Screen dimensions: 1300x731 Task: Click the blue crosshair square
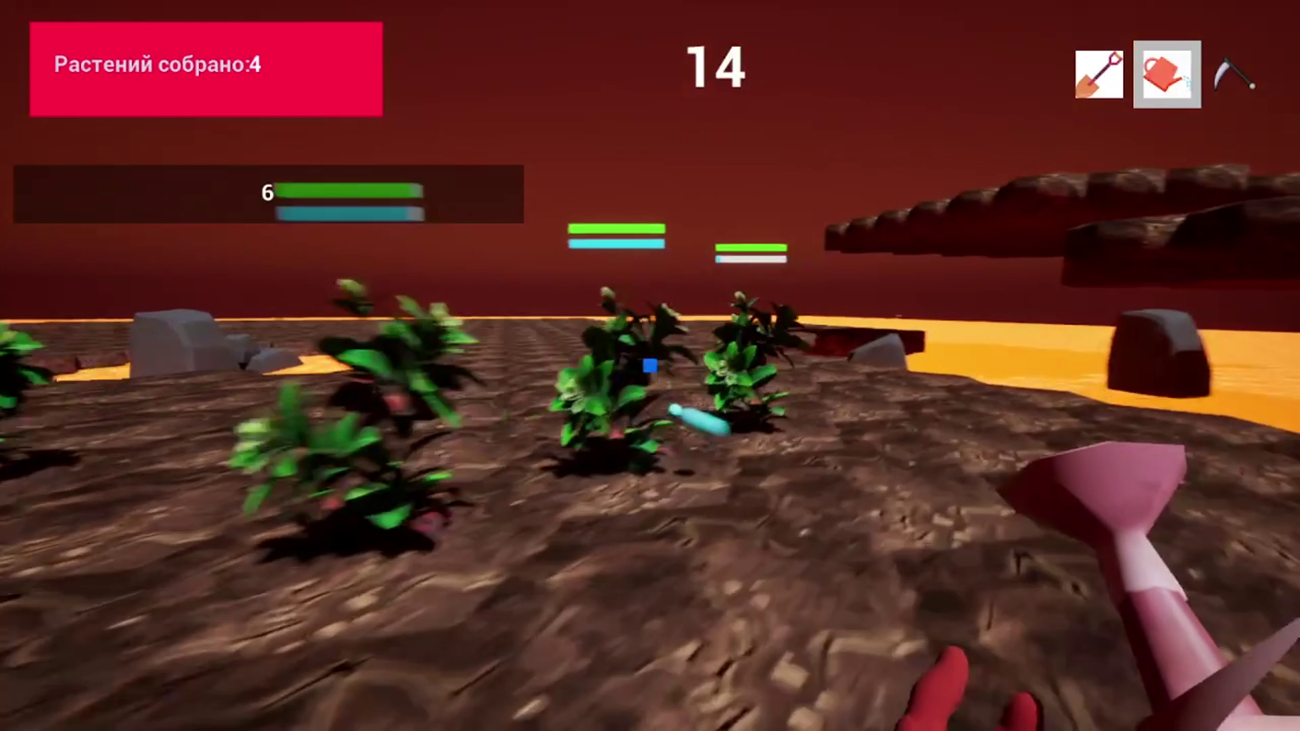(650, 367)
